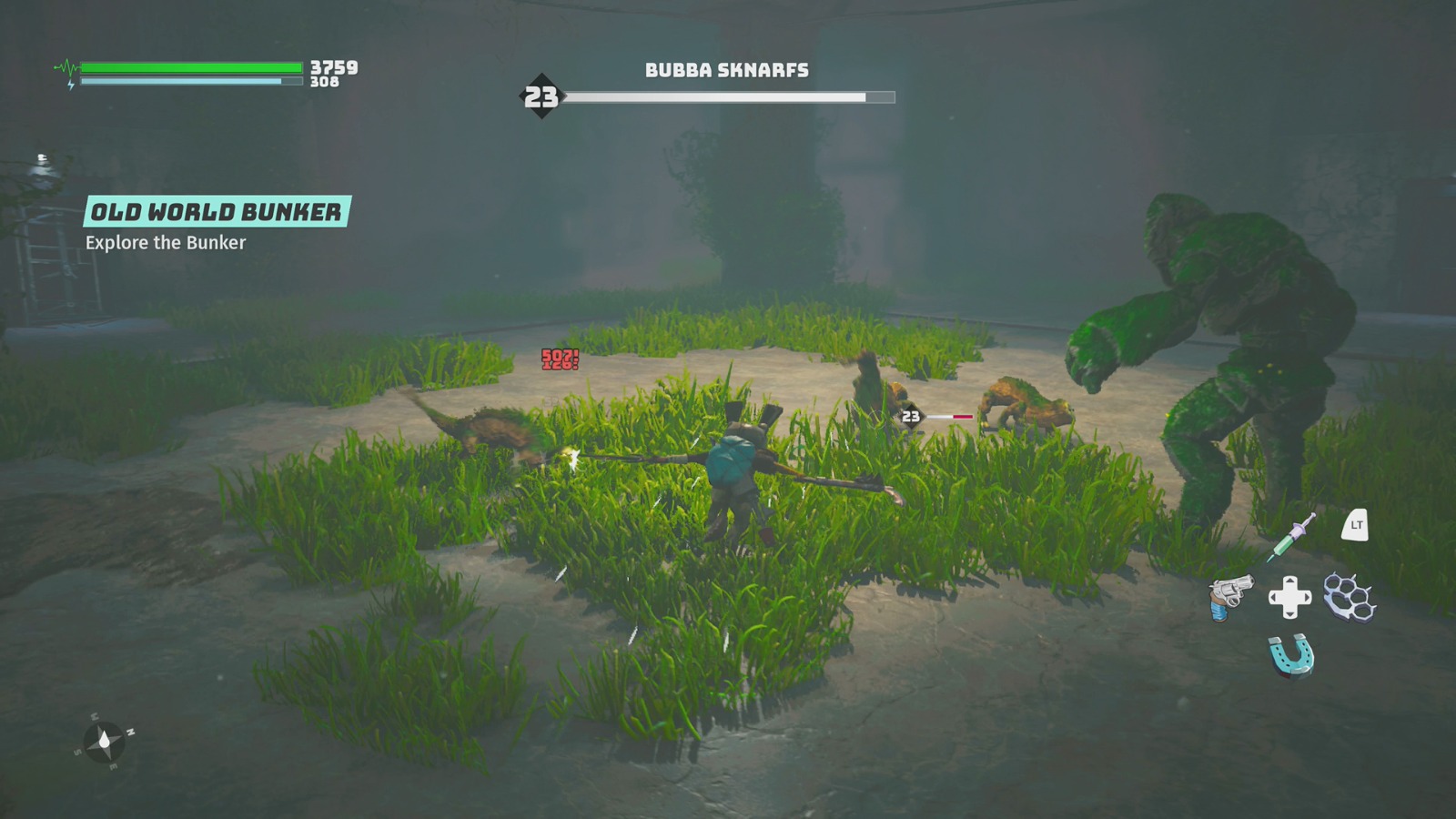Image resolution: width=1456 pixels, height=819 pixels.
Task: Click the level 23 diamond badge
Action: [541, 95]
